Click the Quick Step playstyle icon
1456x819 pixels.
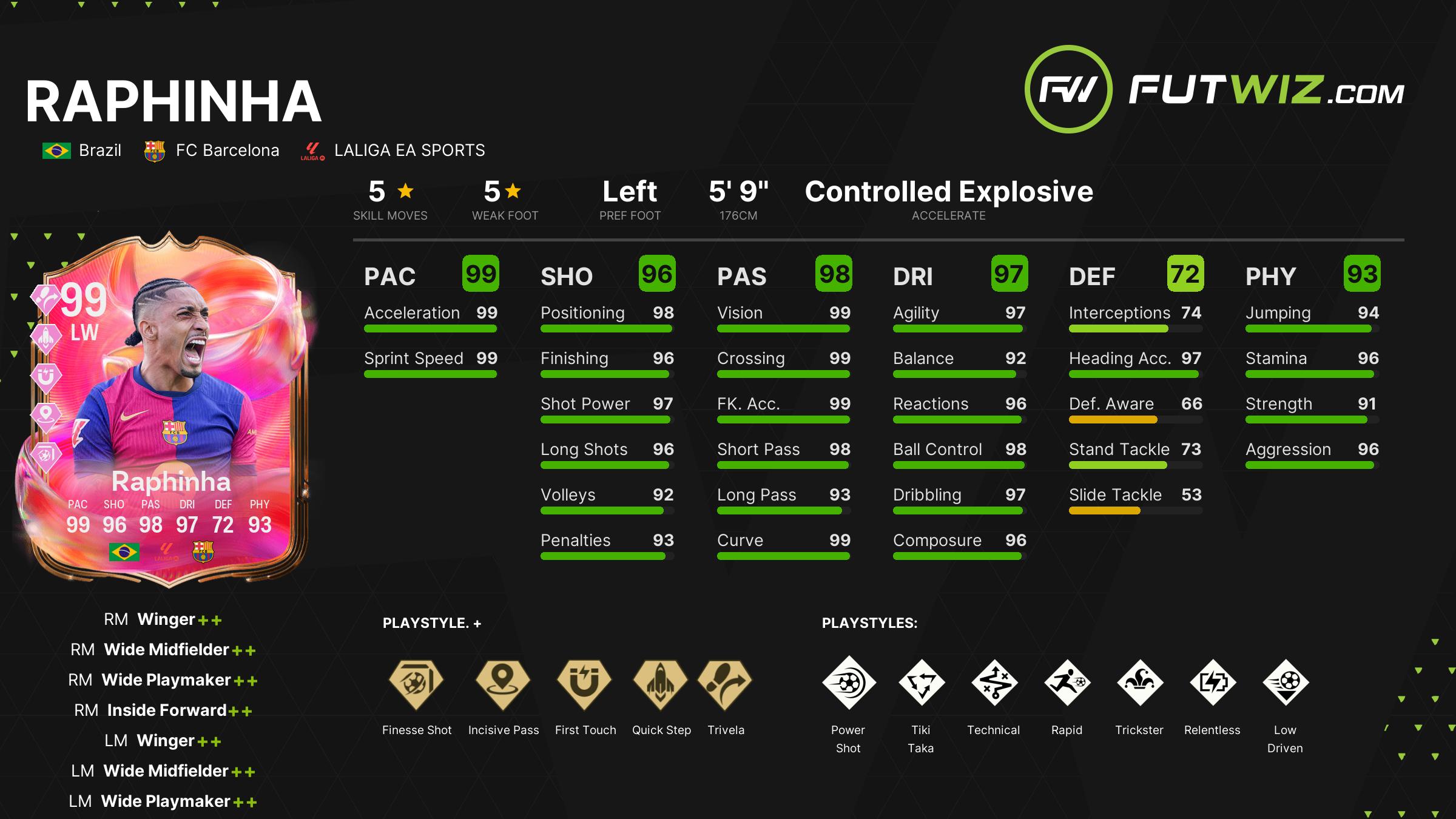661,684
